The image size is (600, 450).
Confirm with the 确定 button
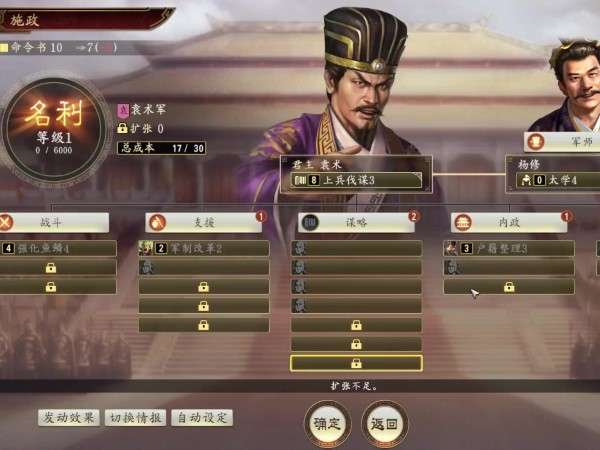pos(328,423)
